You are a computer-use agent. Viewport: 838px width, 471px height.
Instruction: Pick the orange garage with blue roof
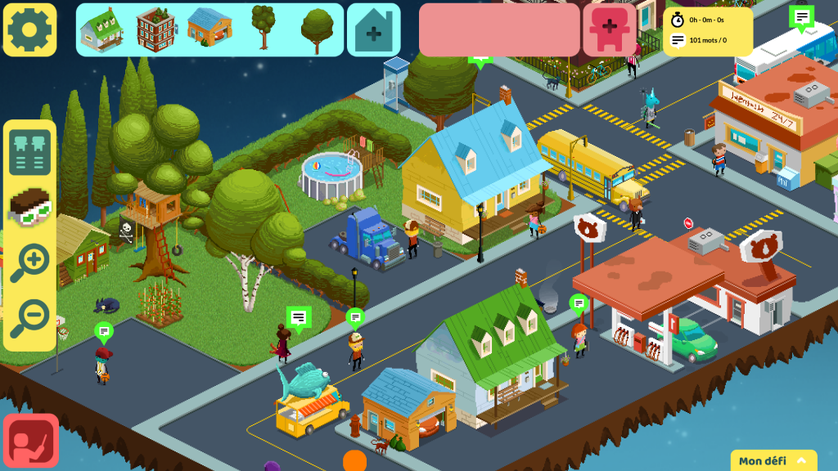(x=209, y=28)
